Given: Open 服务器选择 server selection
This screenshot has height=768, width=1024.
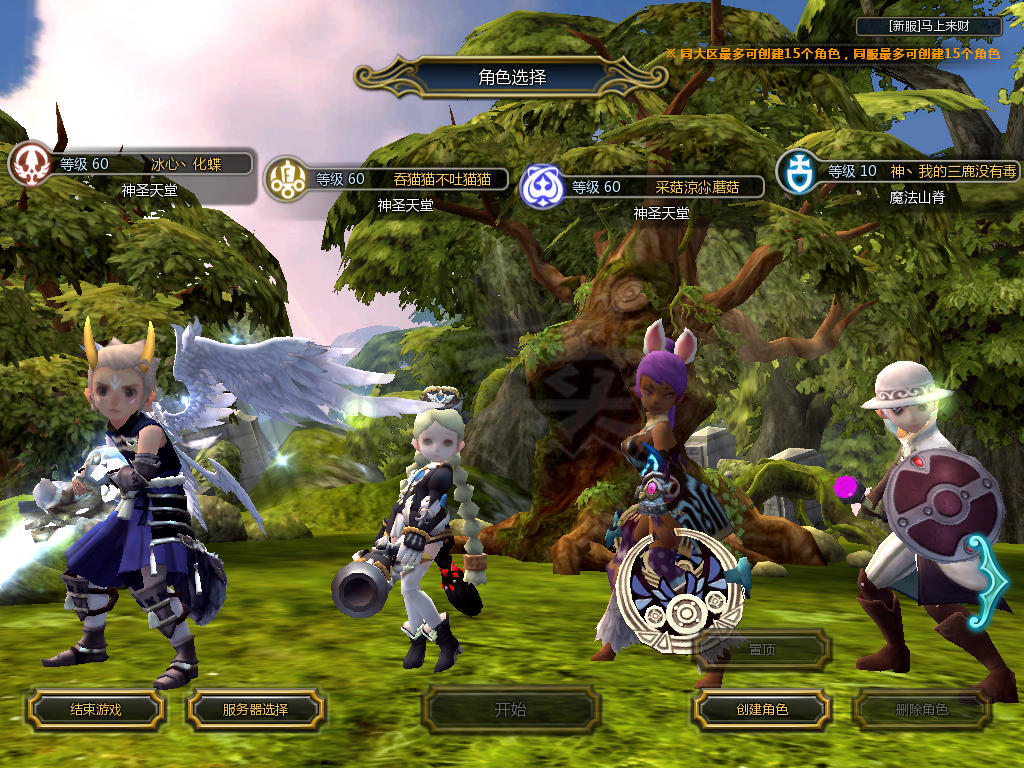Looking at the screenshot, I should pos(255,709).
